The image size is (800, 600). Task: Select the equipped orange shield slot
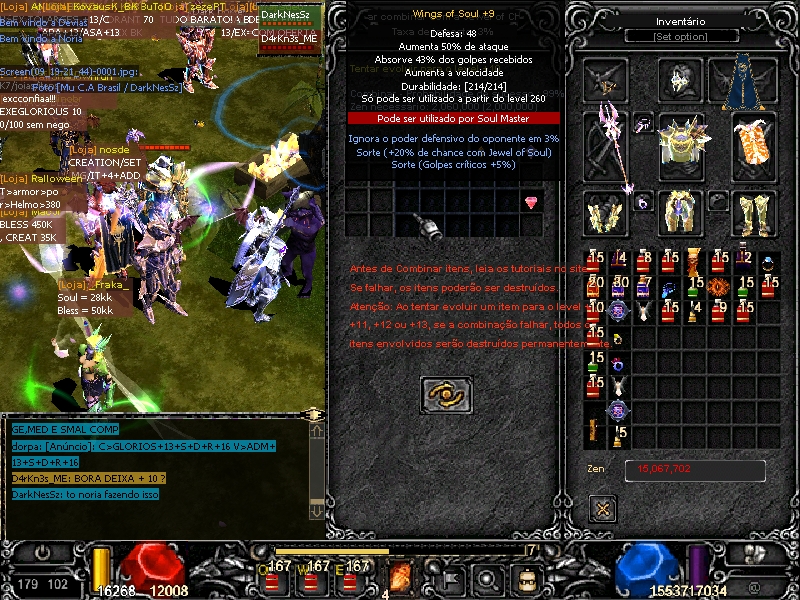point(754,145)
